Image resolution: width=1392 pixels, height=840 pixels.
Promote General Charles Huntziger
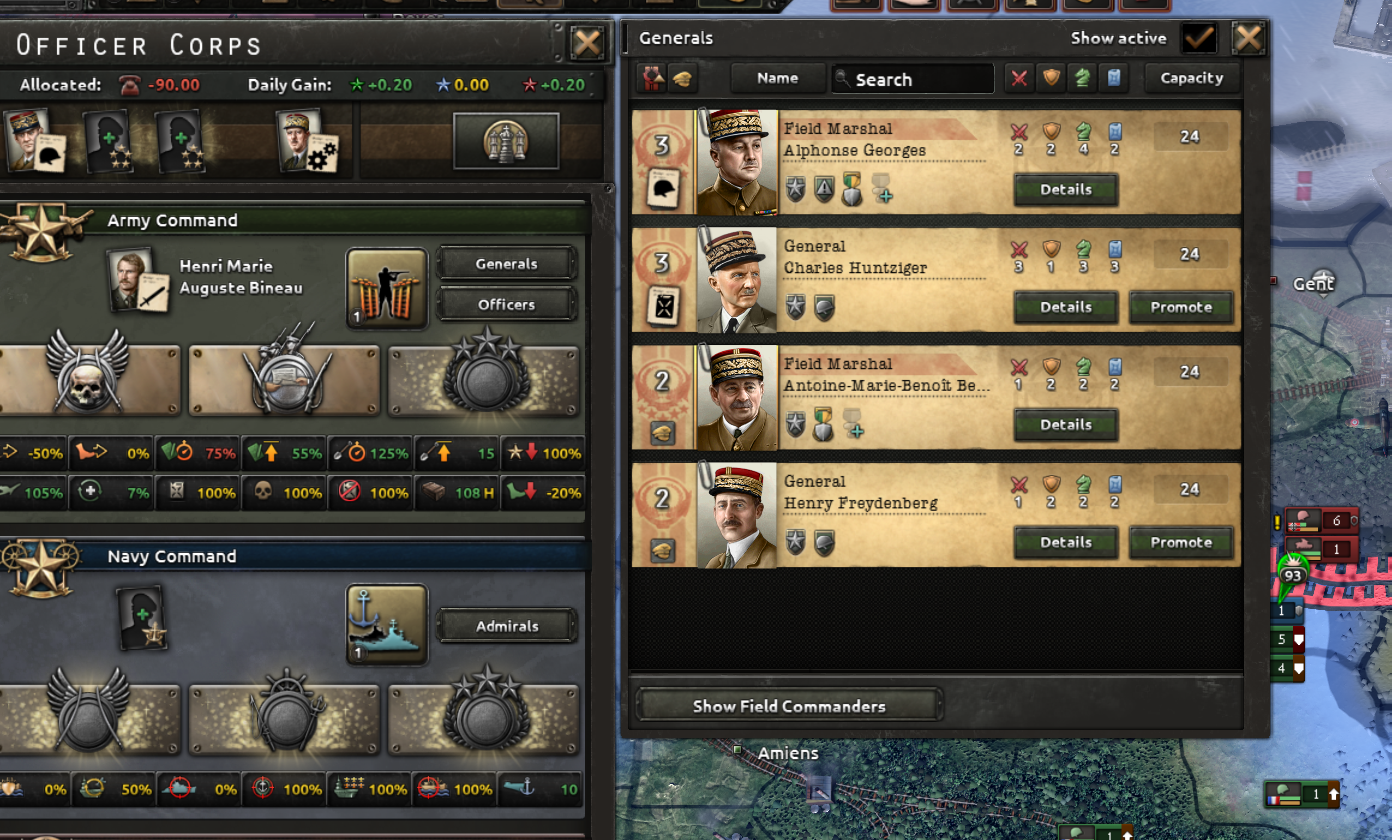1181,307
